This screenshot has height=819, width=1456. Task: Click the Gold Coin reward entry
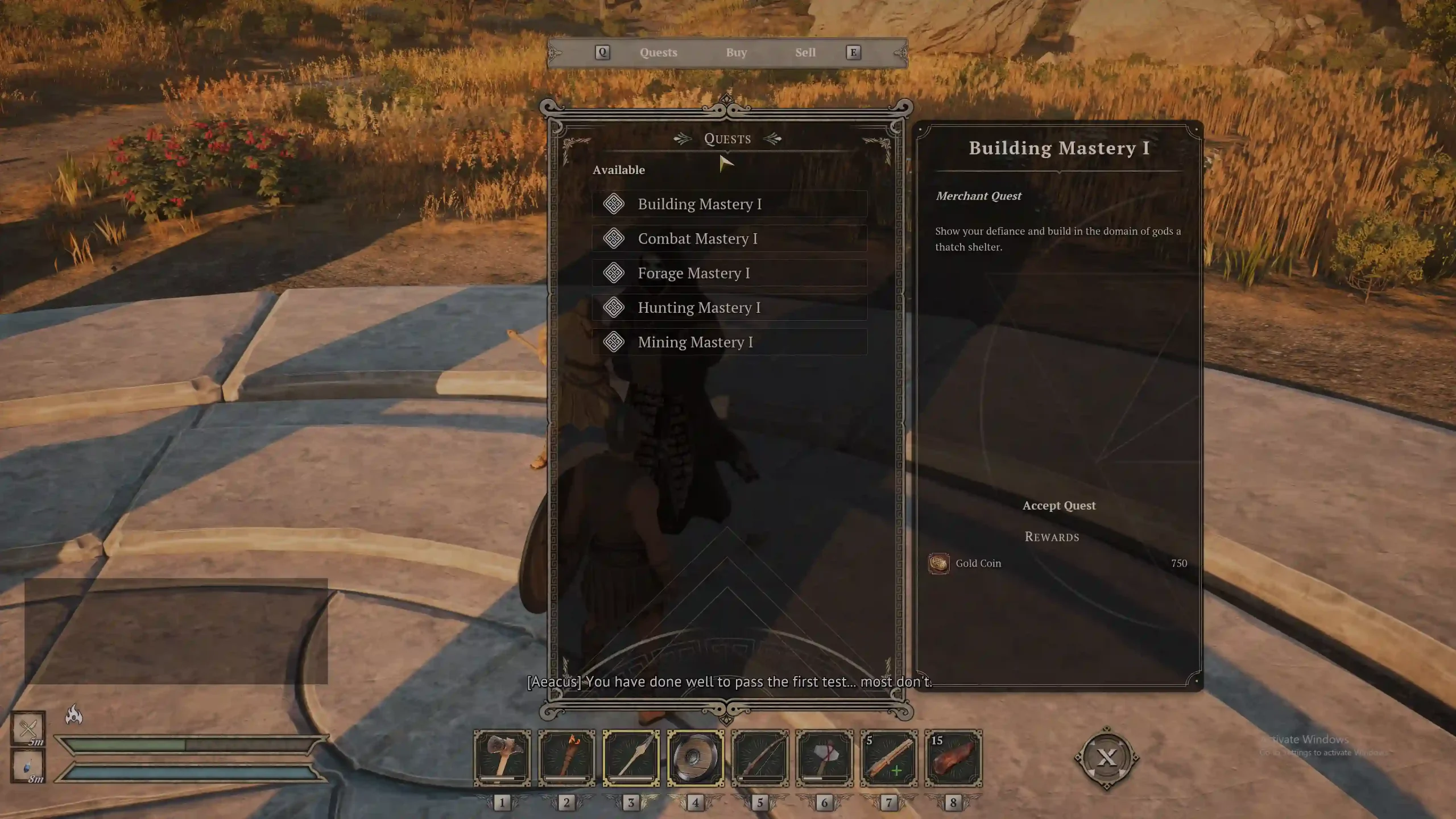point(978,564)
